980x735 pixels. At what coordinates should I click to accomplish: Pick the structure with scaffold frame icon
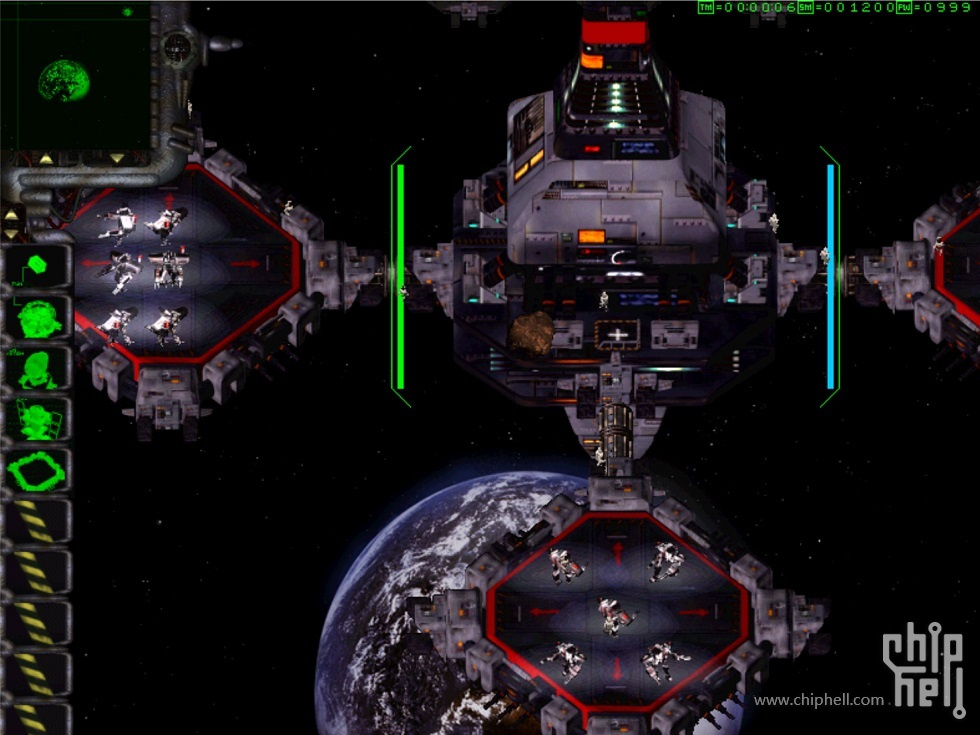click(x=38, y=419)
